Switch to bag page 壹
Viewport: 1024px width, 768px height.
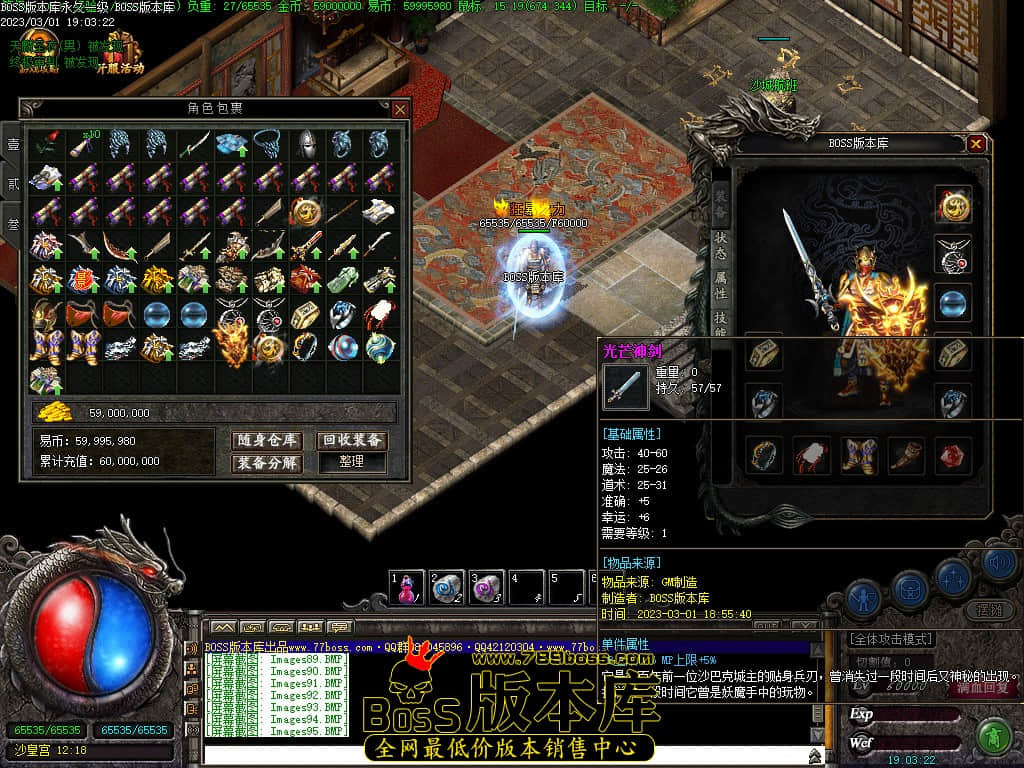pos(13,145)
